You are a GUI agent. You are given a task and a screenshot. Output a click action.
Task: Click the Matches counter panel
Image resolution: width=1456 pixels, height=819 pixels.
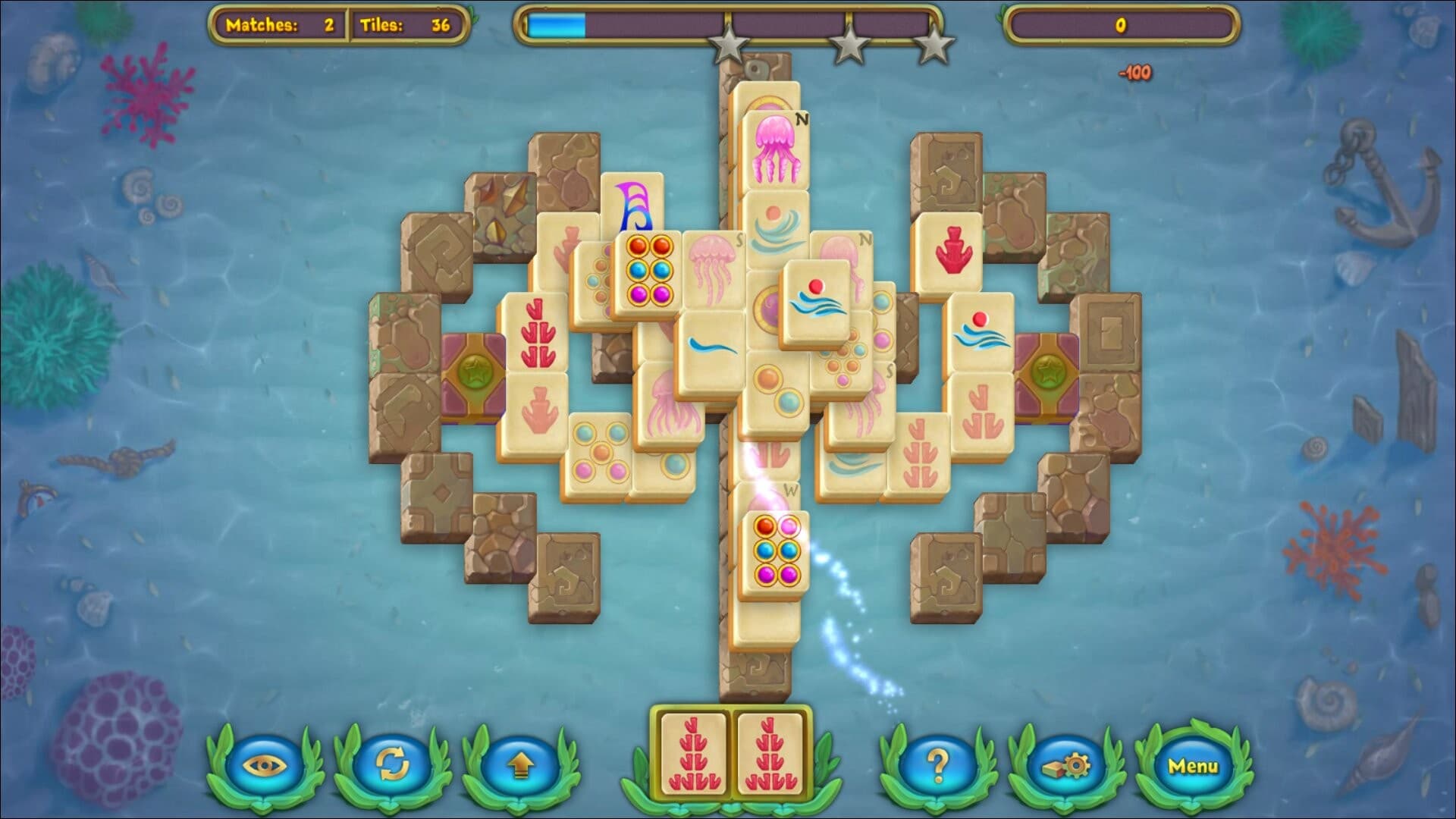[x=281, y=23]
